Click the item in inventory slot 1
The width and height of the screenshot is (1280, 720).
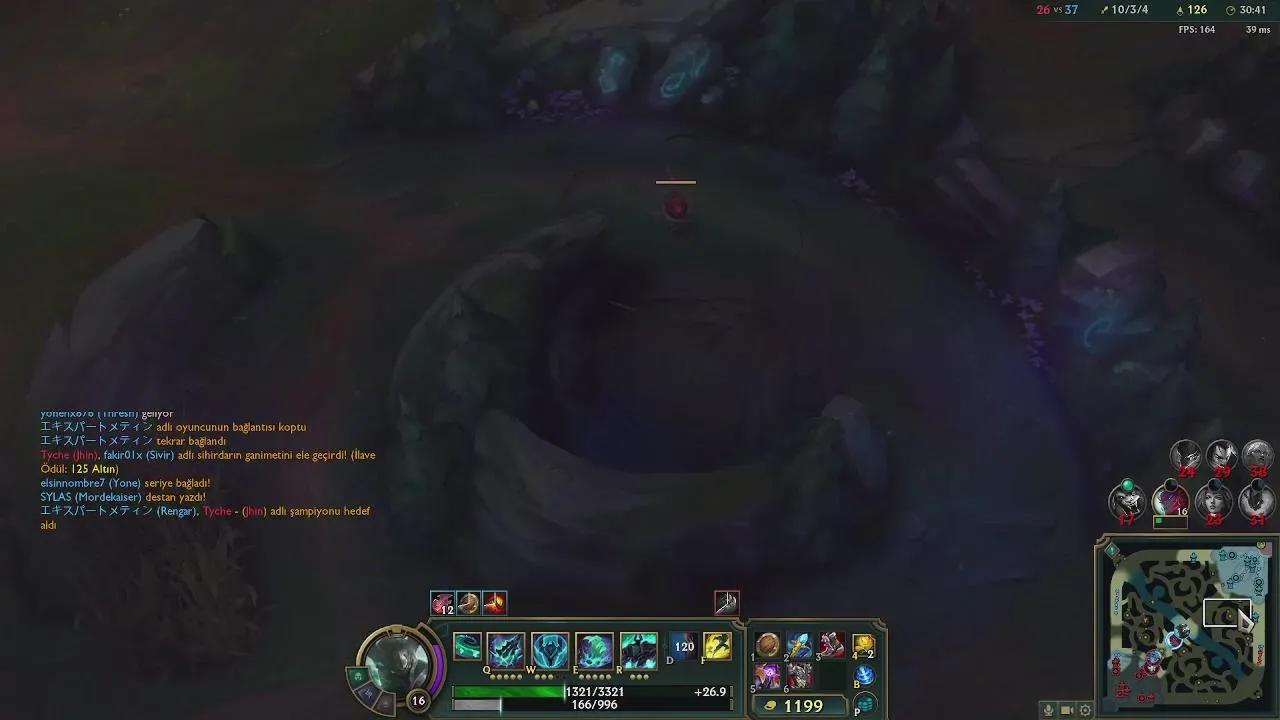pyautogui.click(x=766, y=646)
